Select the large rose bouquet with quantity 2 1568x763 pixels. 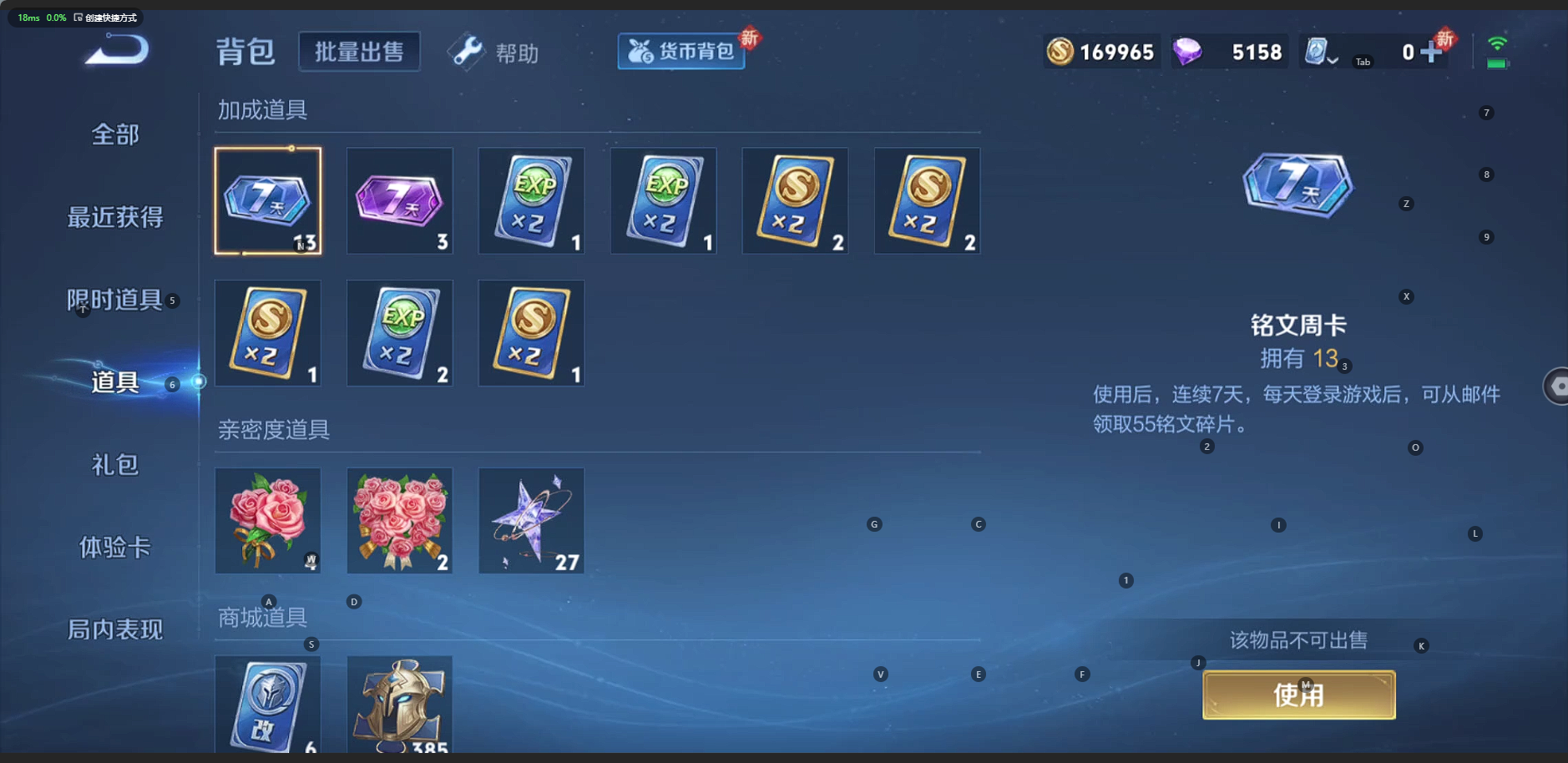pyautogui.click(x=399, y=521)
